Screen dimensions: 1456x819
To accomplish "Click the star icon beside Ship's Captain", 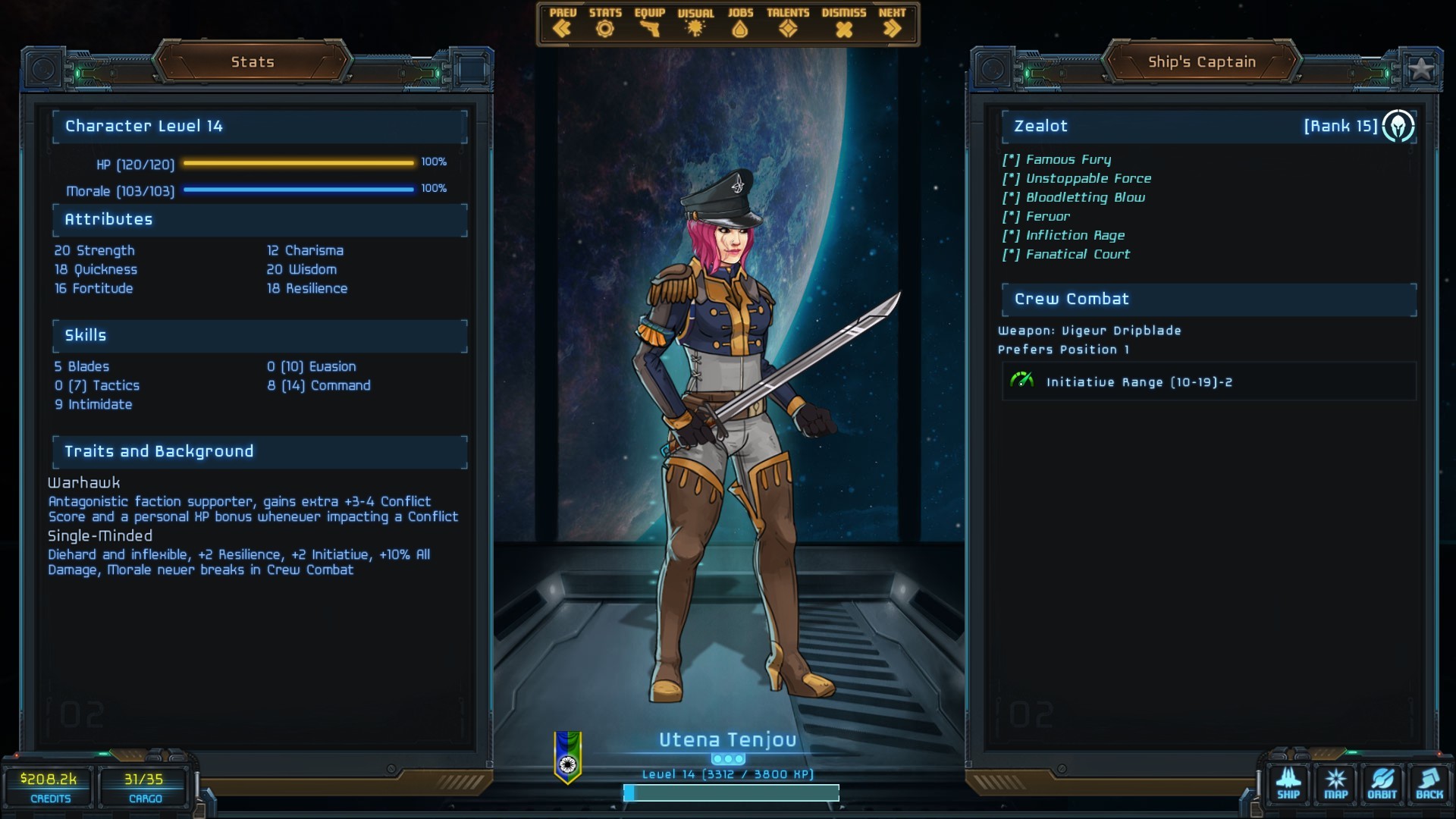I will (1420, 69).
